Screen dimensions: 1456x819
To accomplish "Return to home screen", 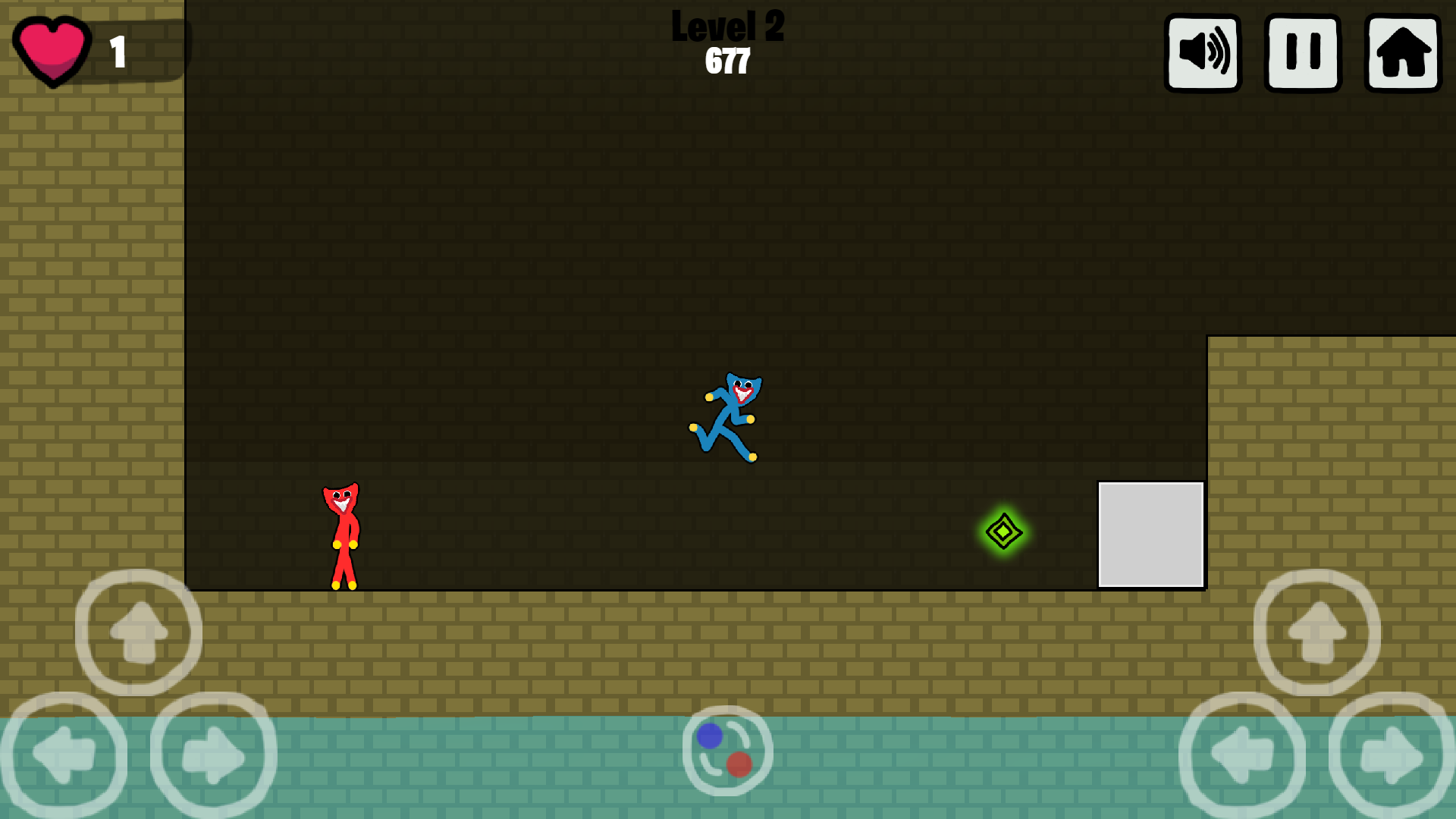I will point(1401,52).
